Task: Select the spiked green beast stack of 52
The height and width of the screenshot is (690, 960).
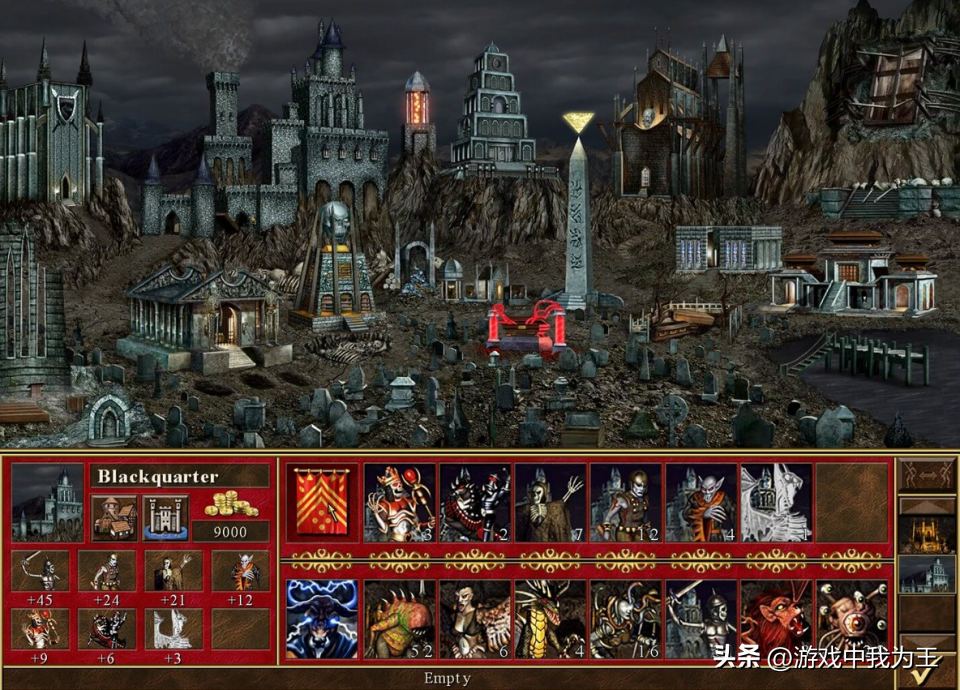Action: [400, 620]
